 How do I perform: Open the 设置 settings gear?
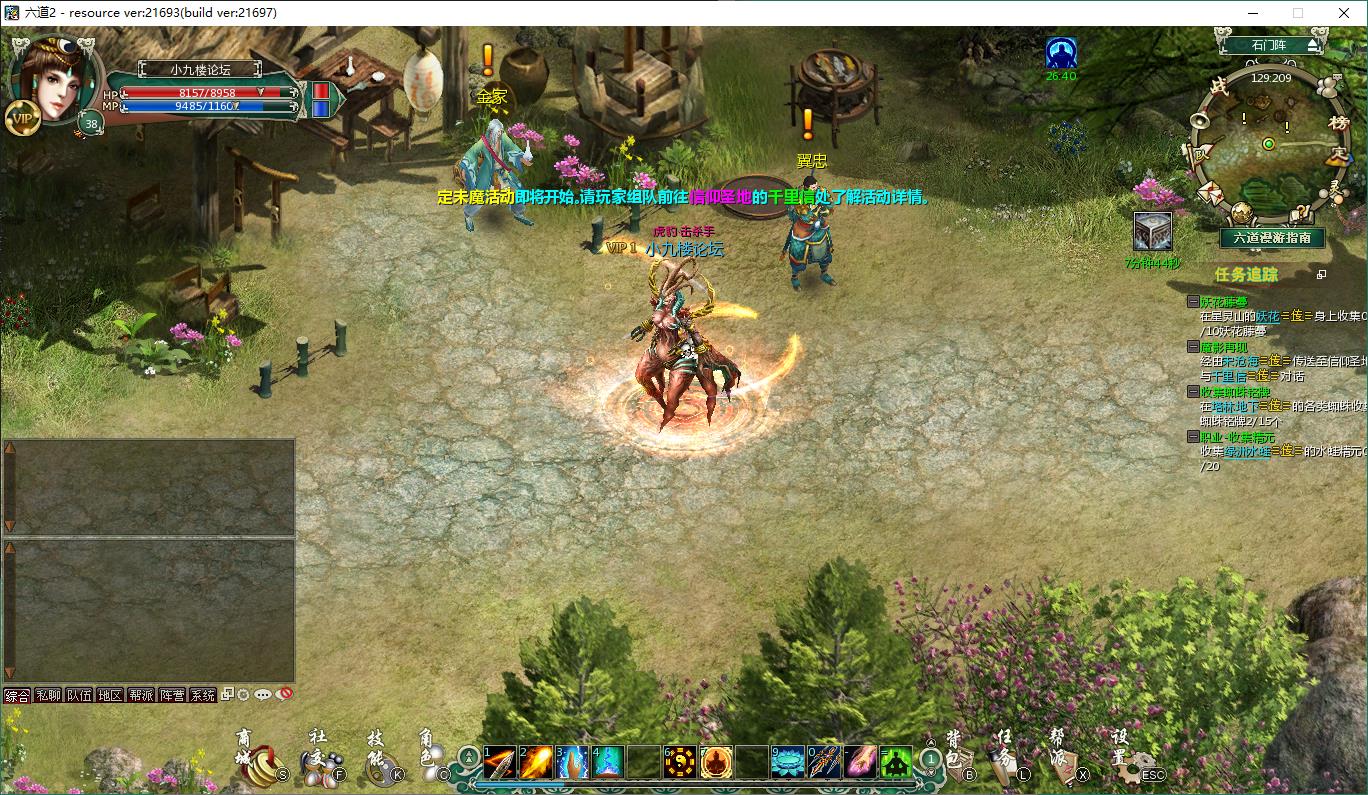tap(1133, 767)
